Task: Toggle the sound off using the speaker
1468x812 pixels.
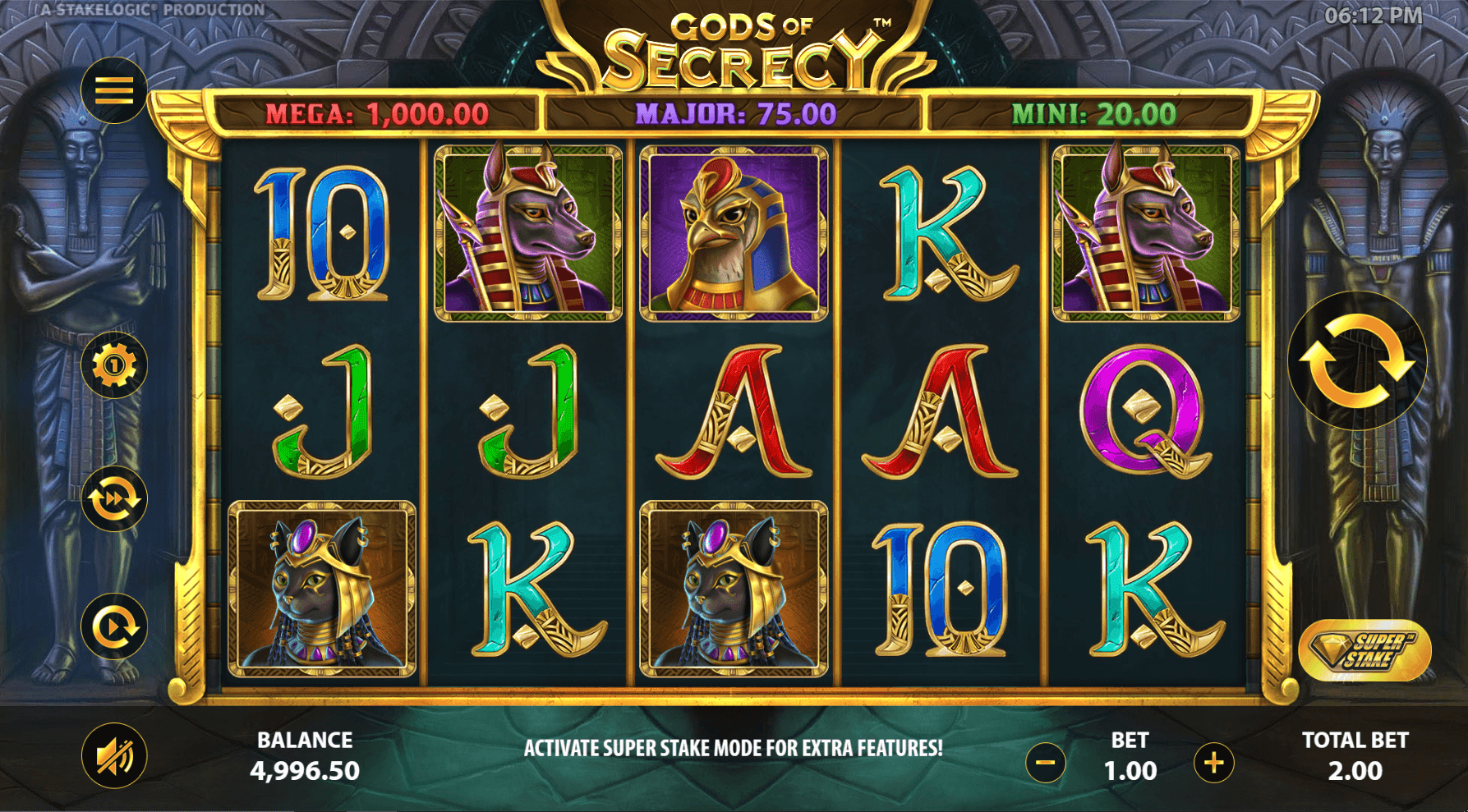Action: tap(113, 756)
